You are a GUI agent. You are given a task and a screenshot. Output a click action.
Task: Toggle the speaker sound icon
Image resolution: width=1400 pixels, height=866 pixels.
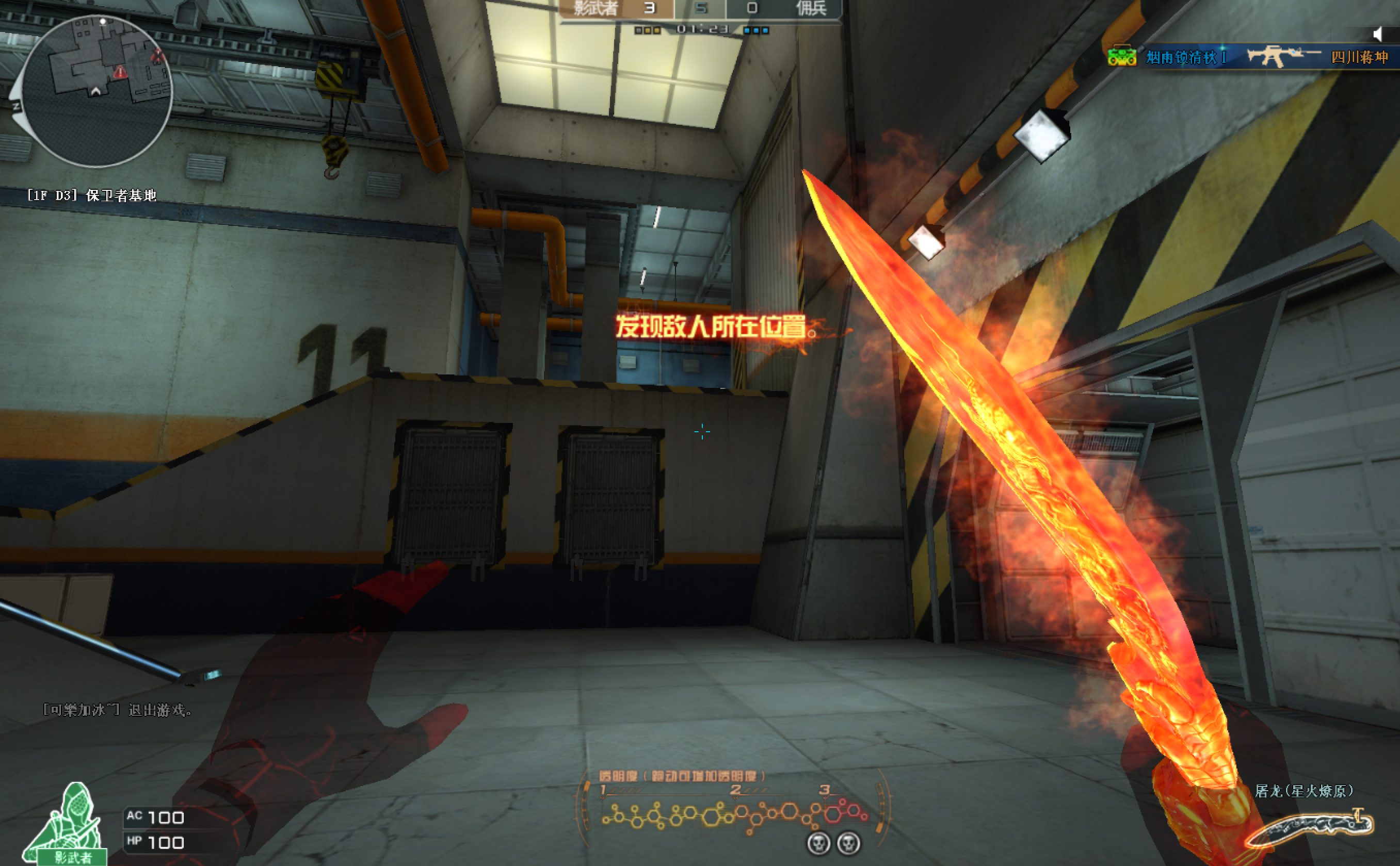(x=1378, y=35)
